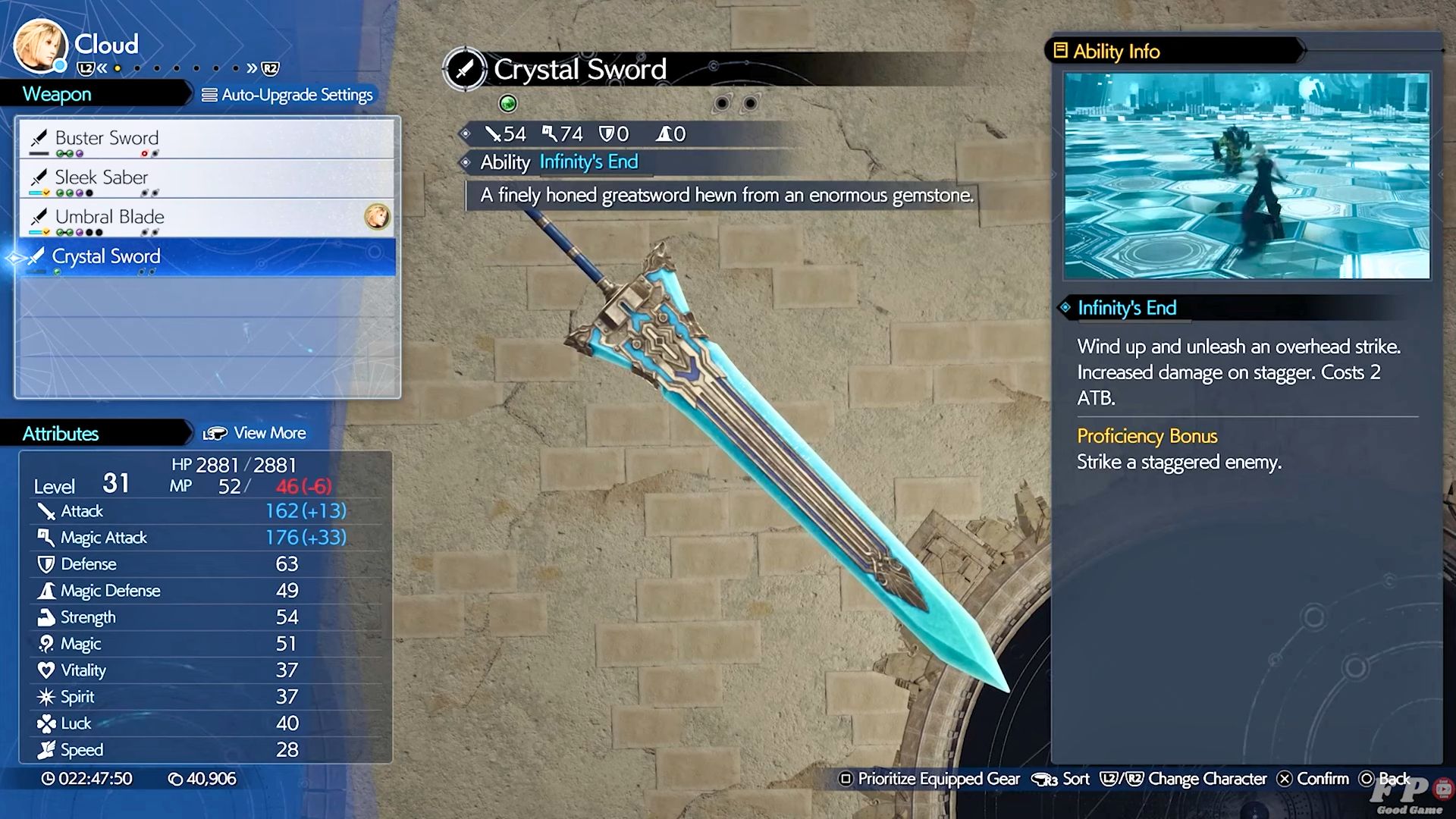Click Cloud's portrait avatar
Screen dimensions: 1456x819
39,47
